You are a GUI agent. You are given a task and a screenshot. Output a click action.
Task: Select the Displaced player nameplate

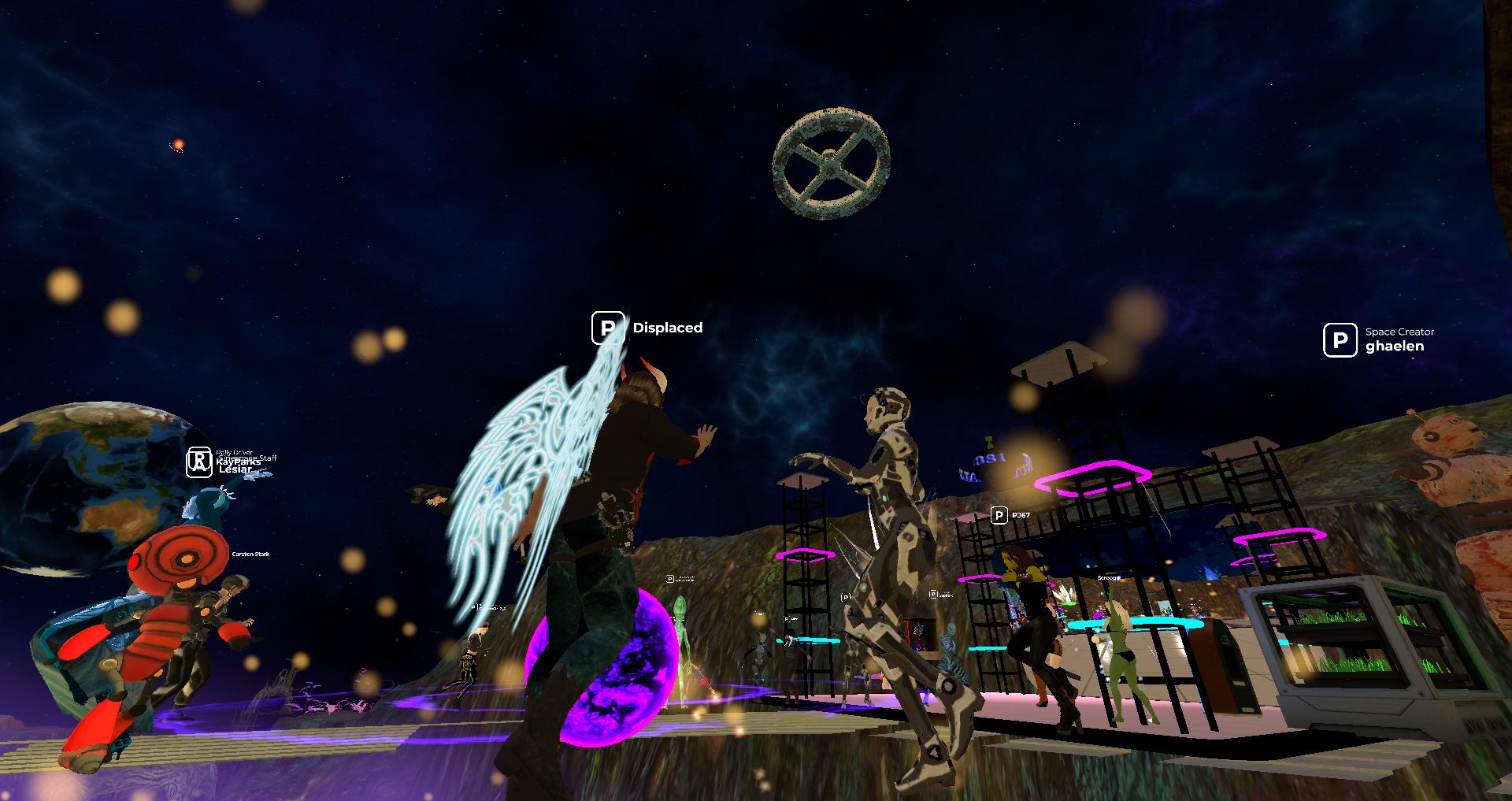click(648, 328)
